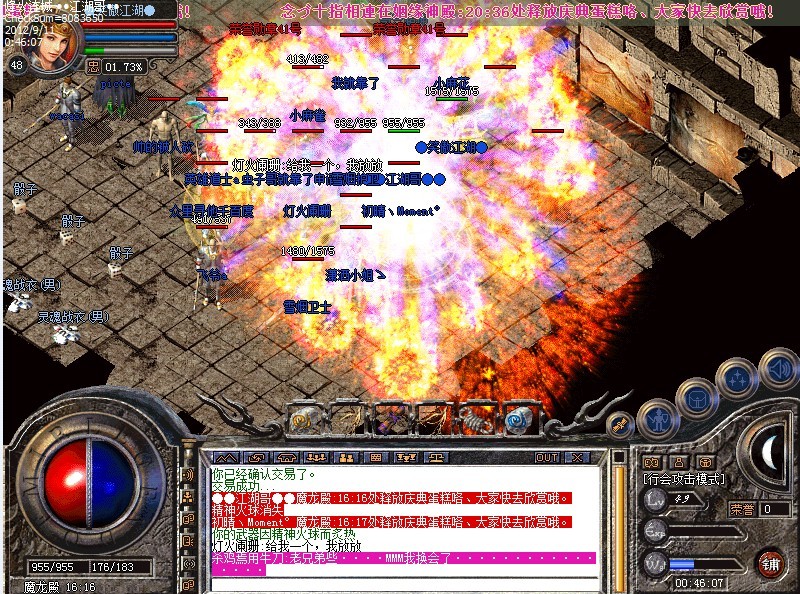Click the first orange icon above attack mode
Screen dimensions: 800x594
click(650, 461)
